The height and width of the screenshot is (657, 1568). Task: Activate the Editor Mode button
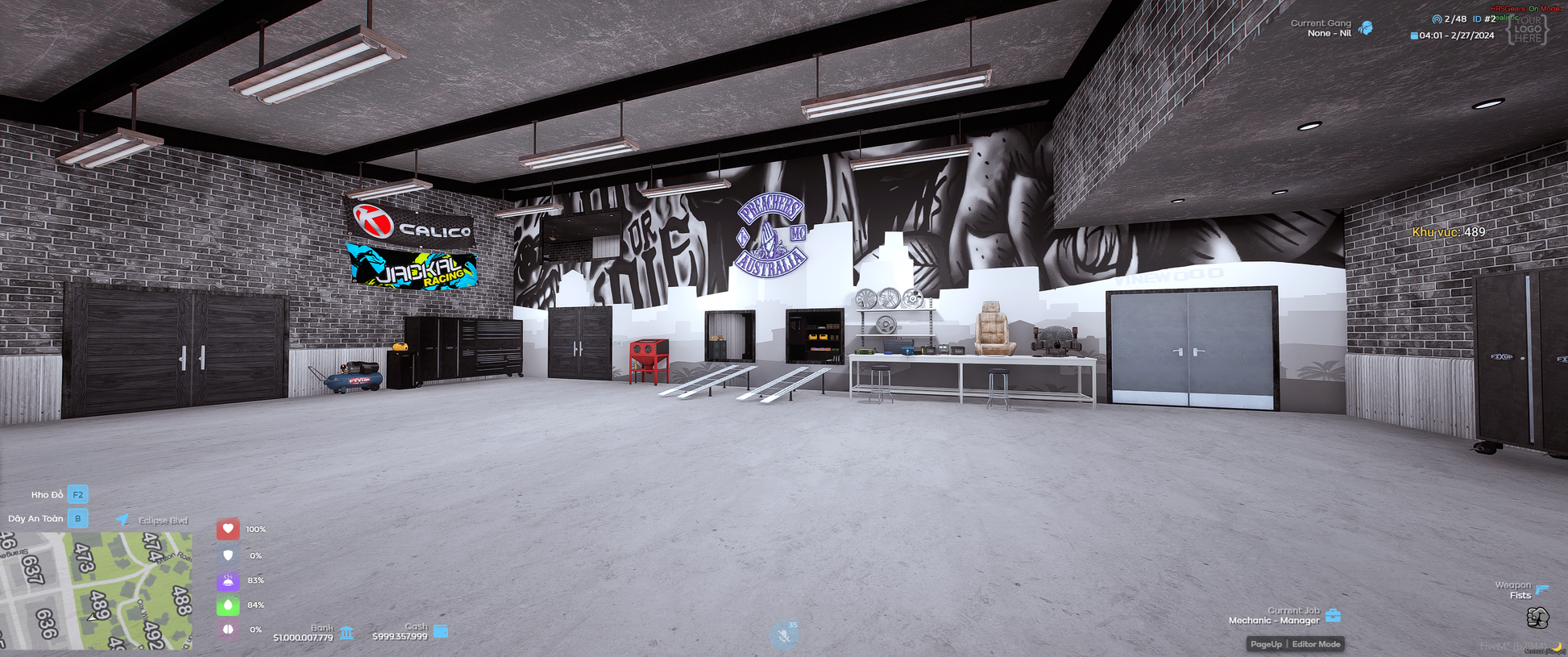tap(1316, 644)
